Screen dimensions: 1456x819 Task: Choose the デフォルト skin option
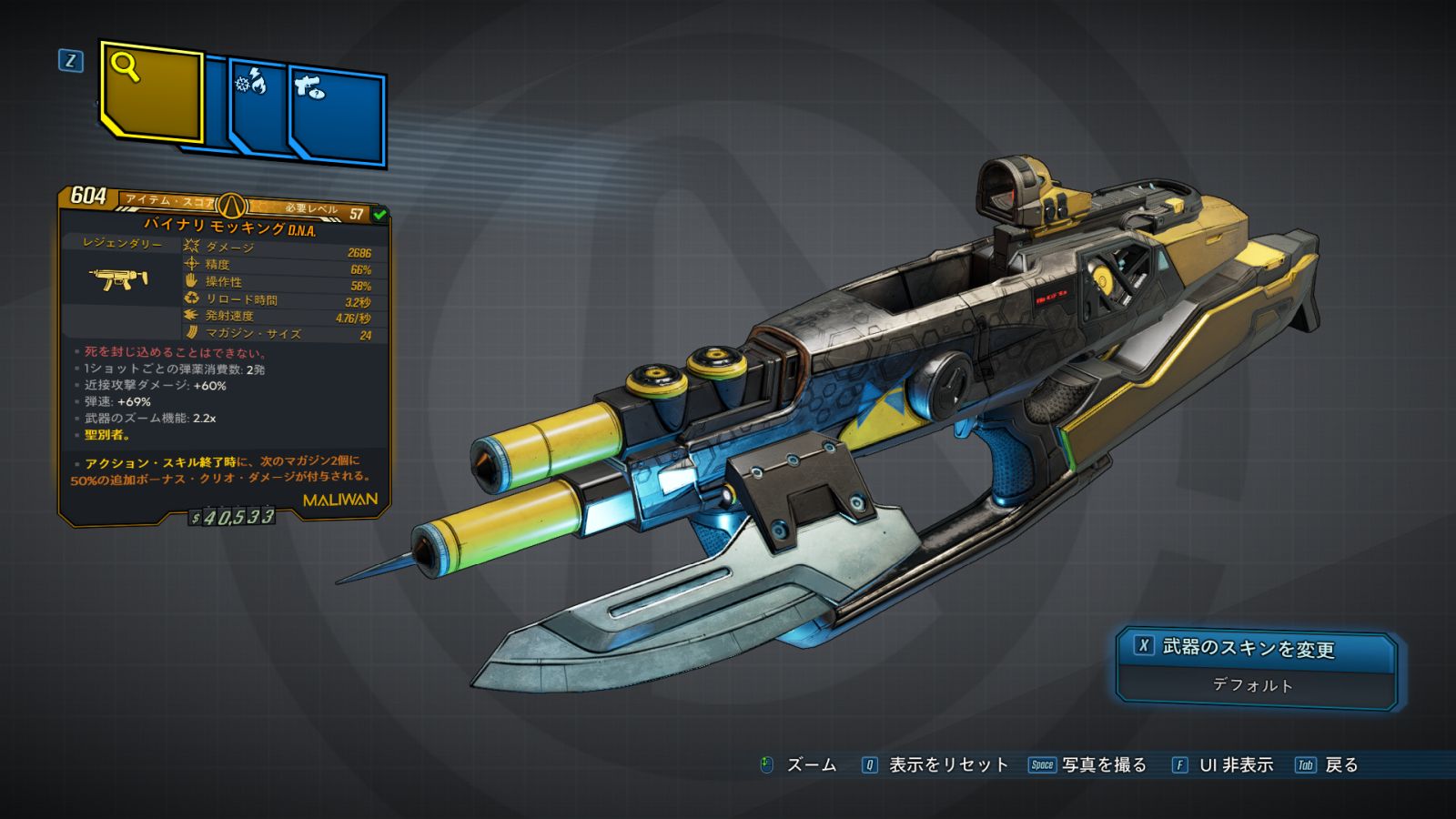[x=1253, y=685]
